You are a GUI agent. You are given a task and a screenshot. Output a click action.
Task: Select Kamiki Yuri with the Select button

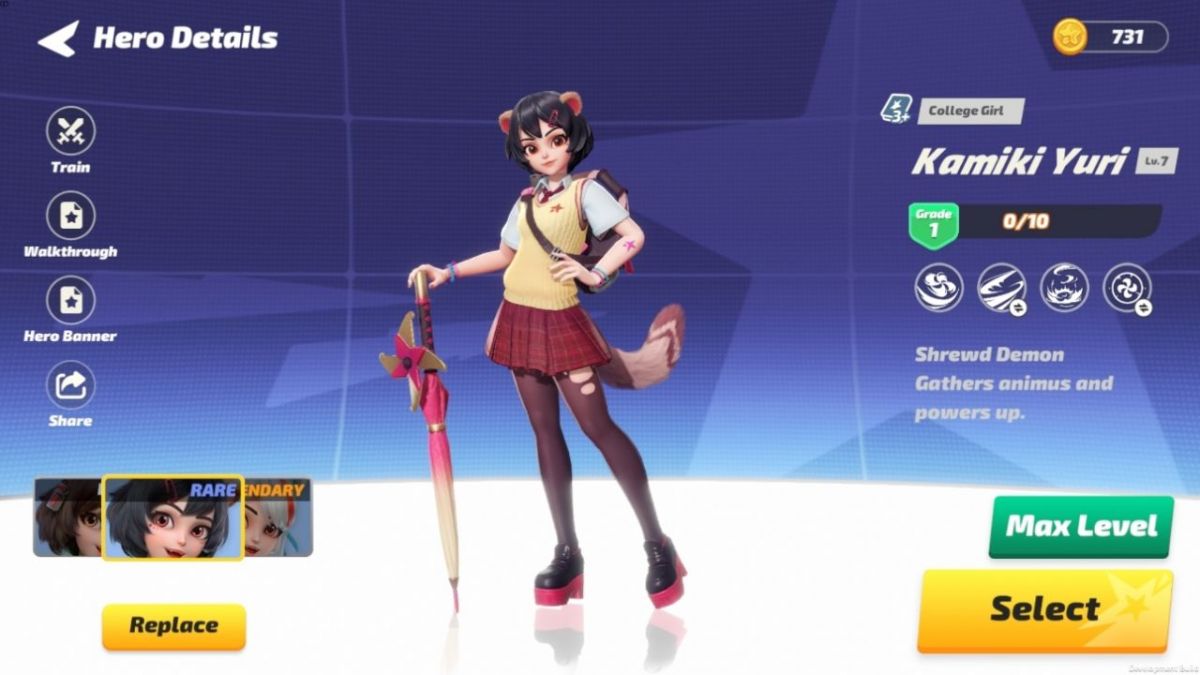tap(1044, 609)
